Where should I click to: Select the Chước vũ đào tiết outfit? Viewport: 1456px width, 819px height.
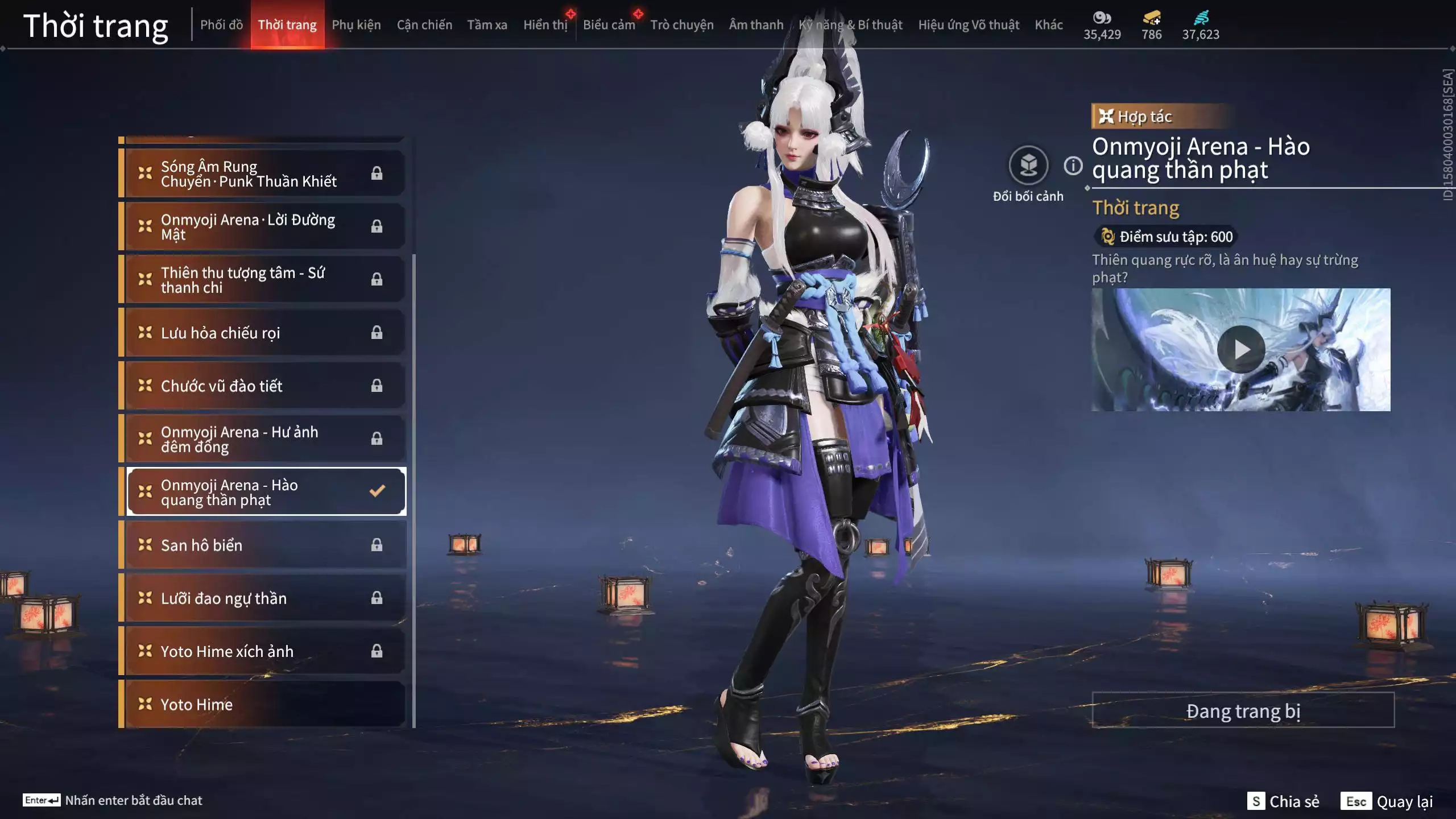264,386
